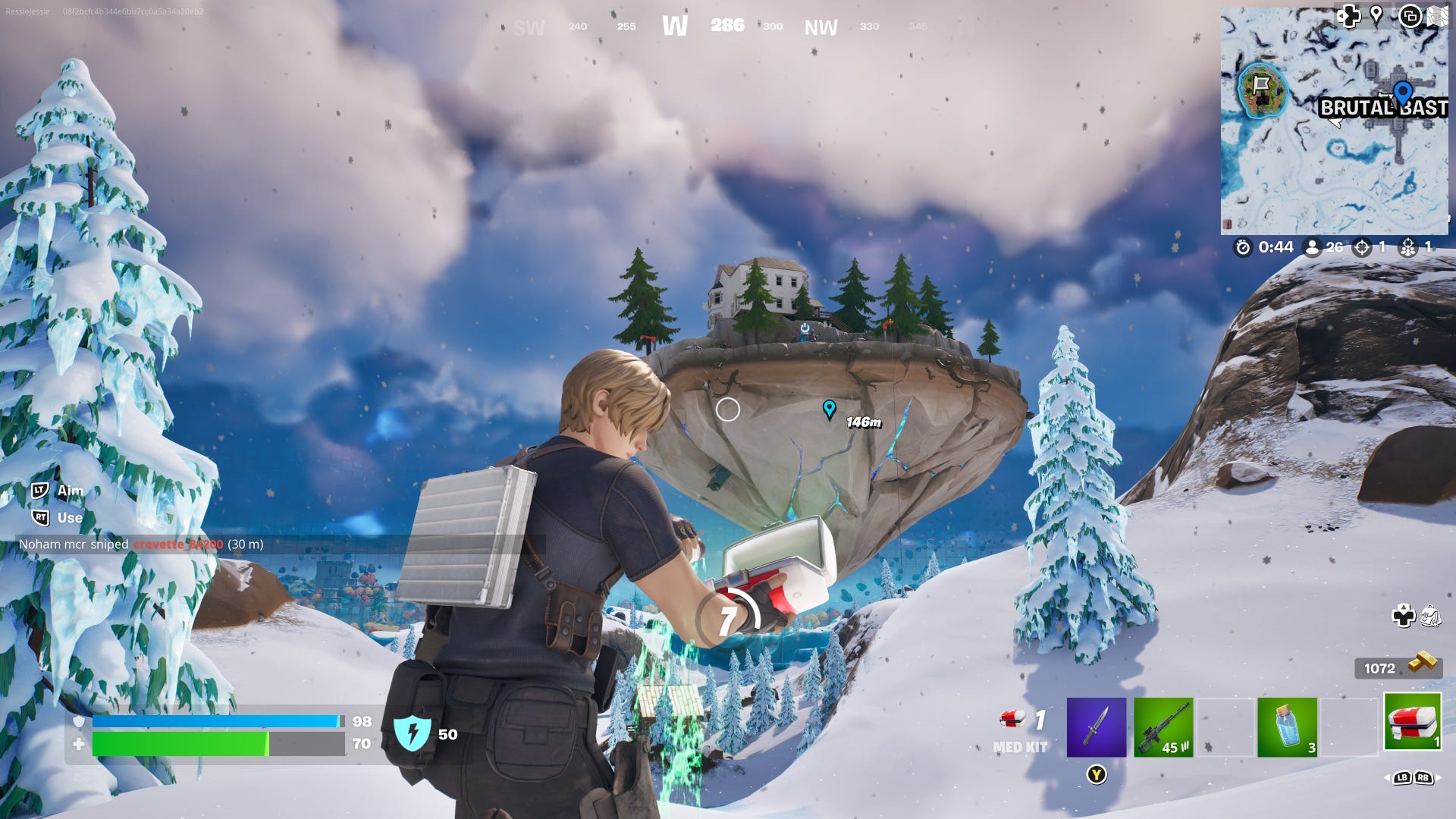
Task: Click the shield bolt icon beside the 50 counter
Action: click(413, 734)
